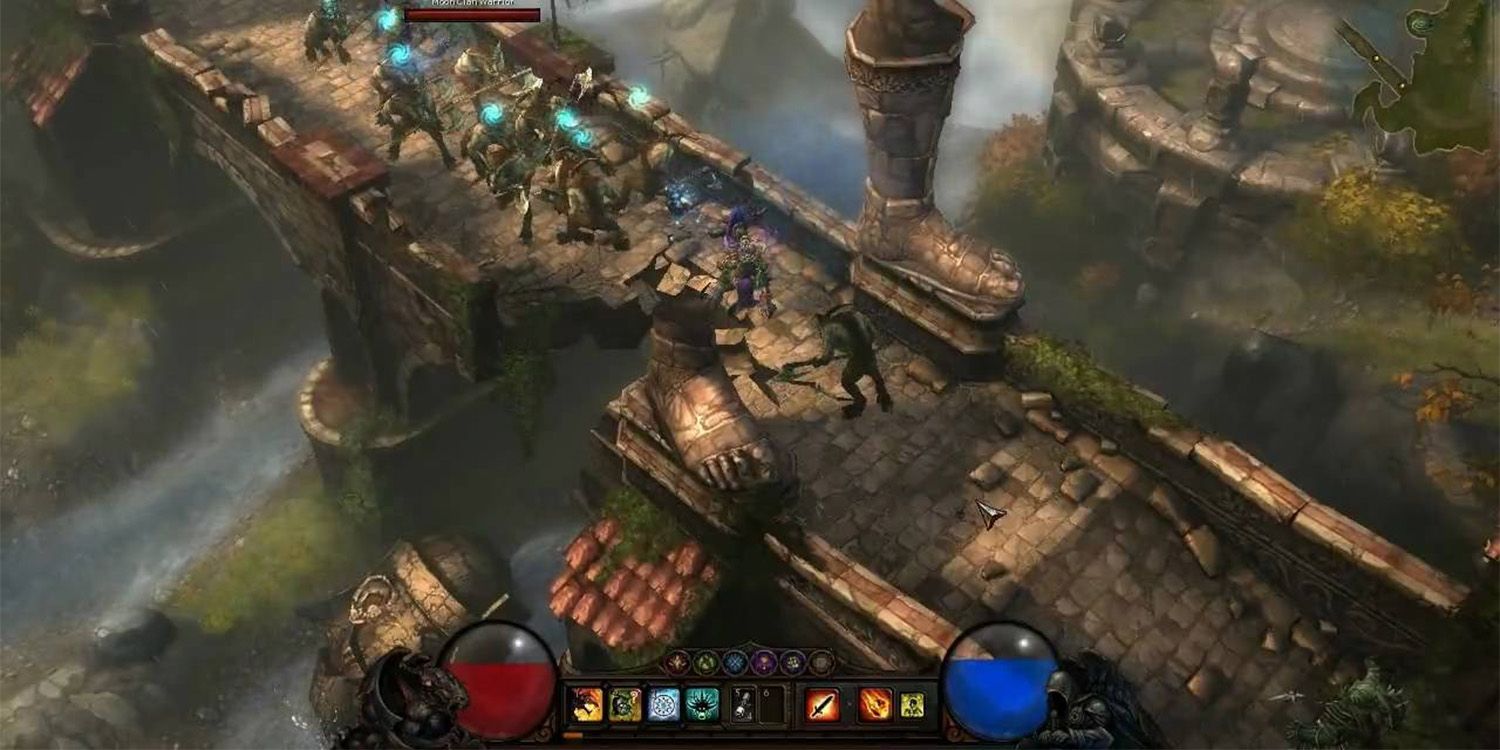Select the green leaf orb above the skill bar
Image resolution: width=1500 pixels, height=750 pixels.
(707, 661)
